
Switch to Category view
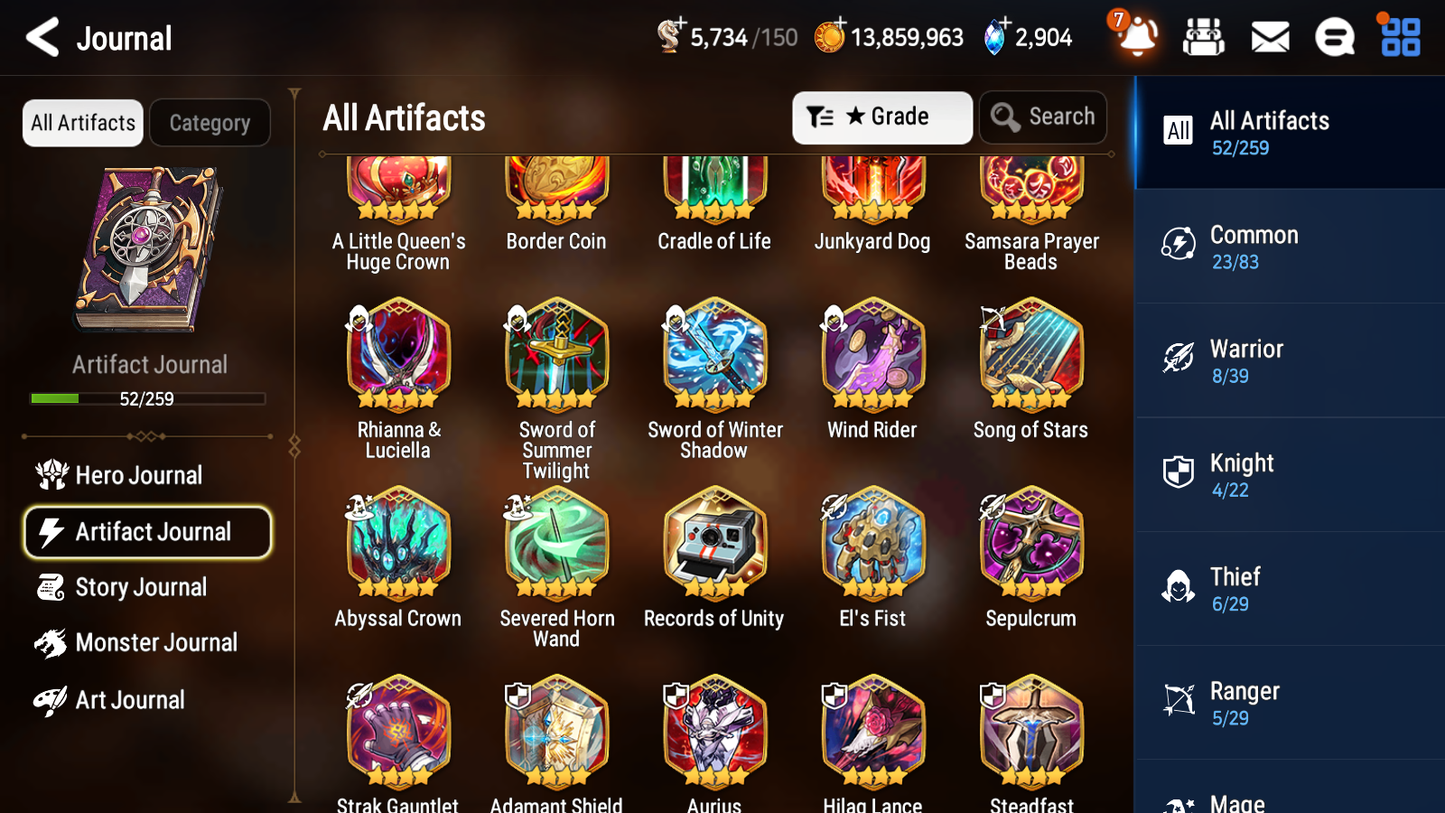click(x=210, y=122)
